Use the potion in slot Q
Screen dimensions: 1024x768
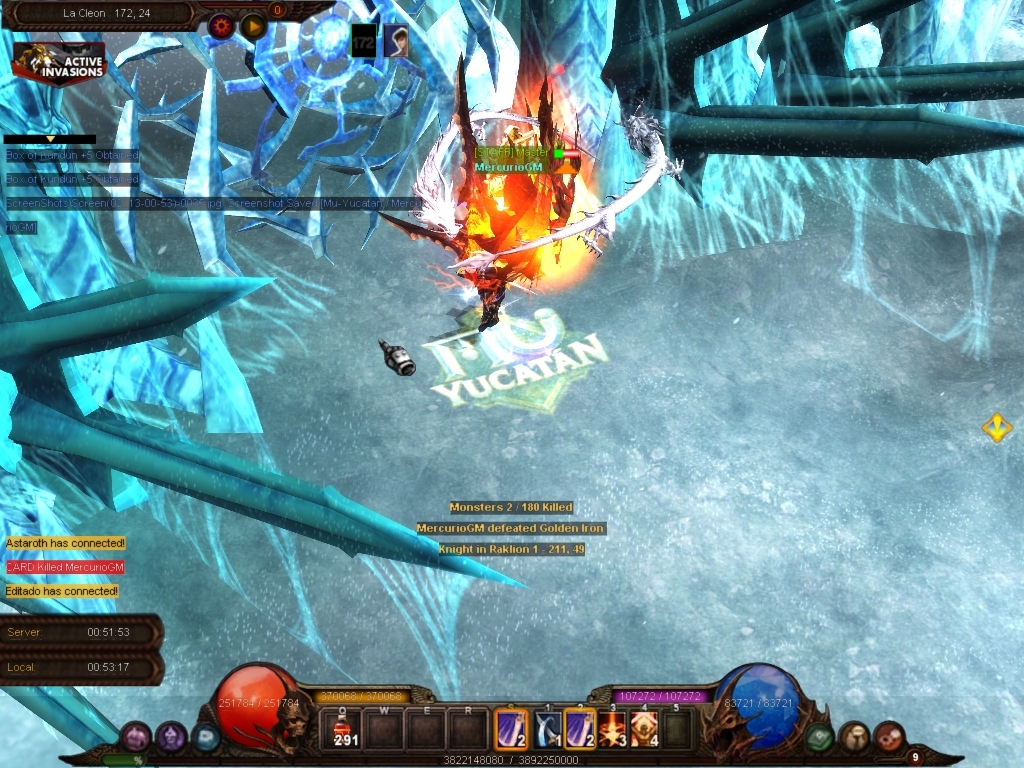(346, 729)
